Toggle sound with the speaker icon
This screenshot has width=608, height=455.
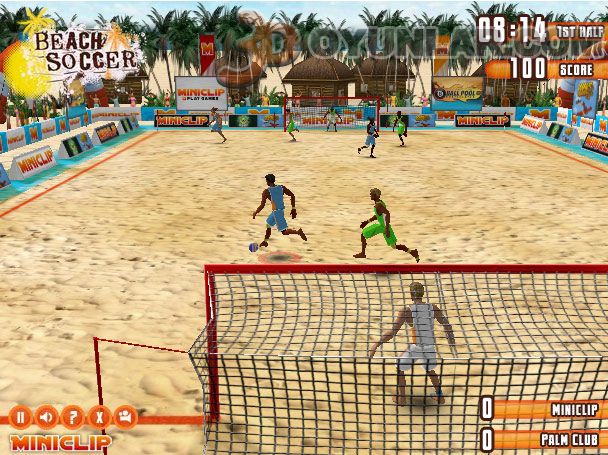click(45, 416)
